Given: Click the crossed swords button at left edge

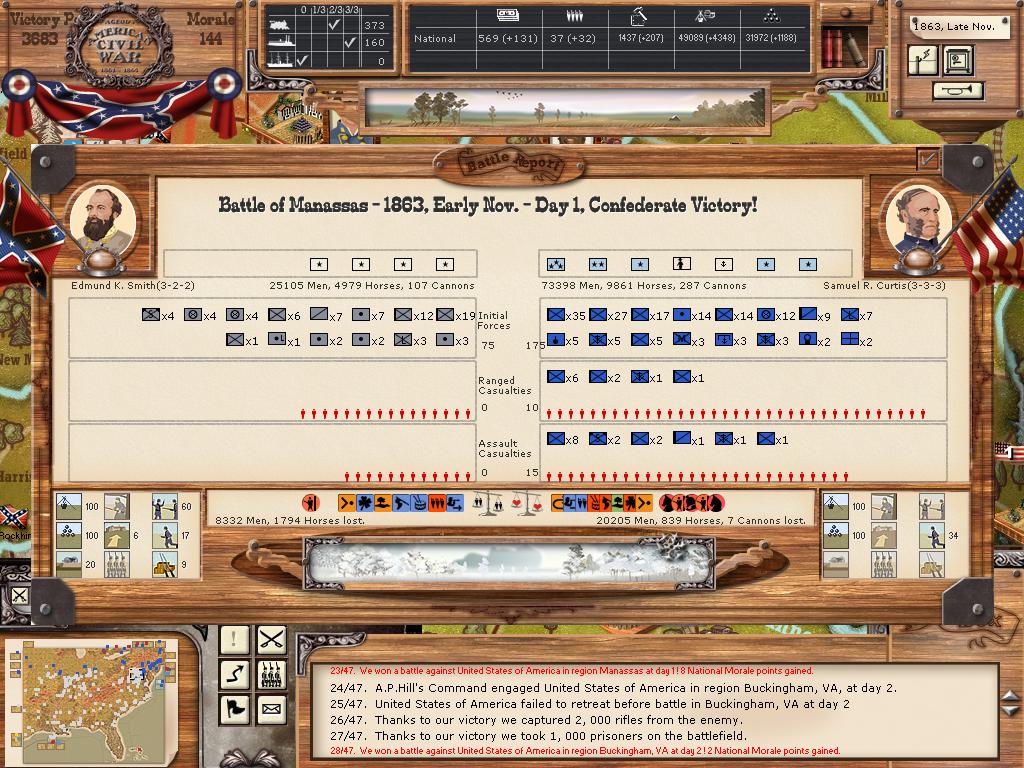Looking at the screenshot, I should [19, 597].
